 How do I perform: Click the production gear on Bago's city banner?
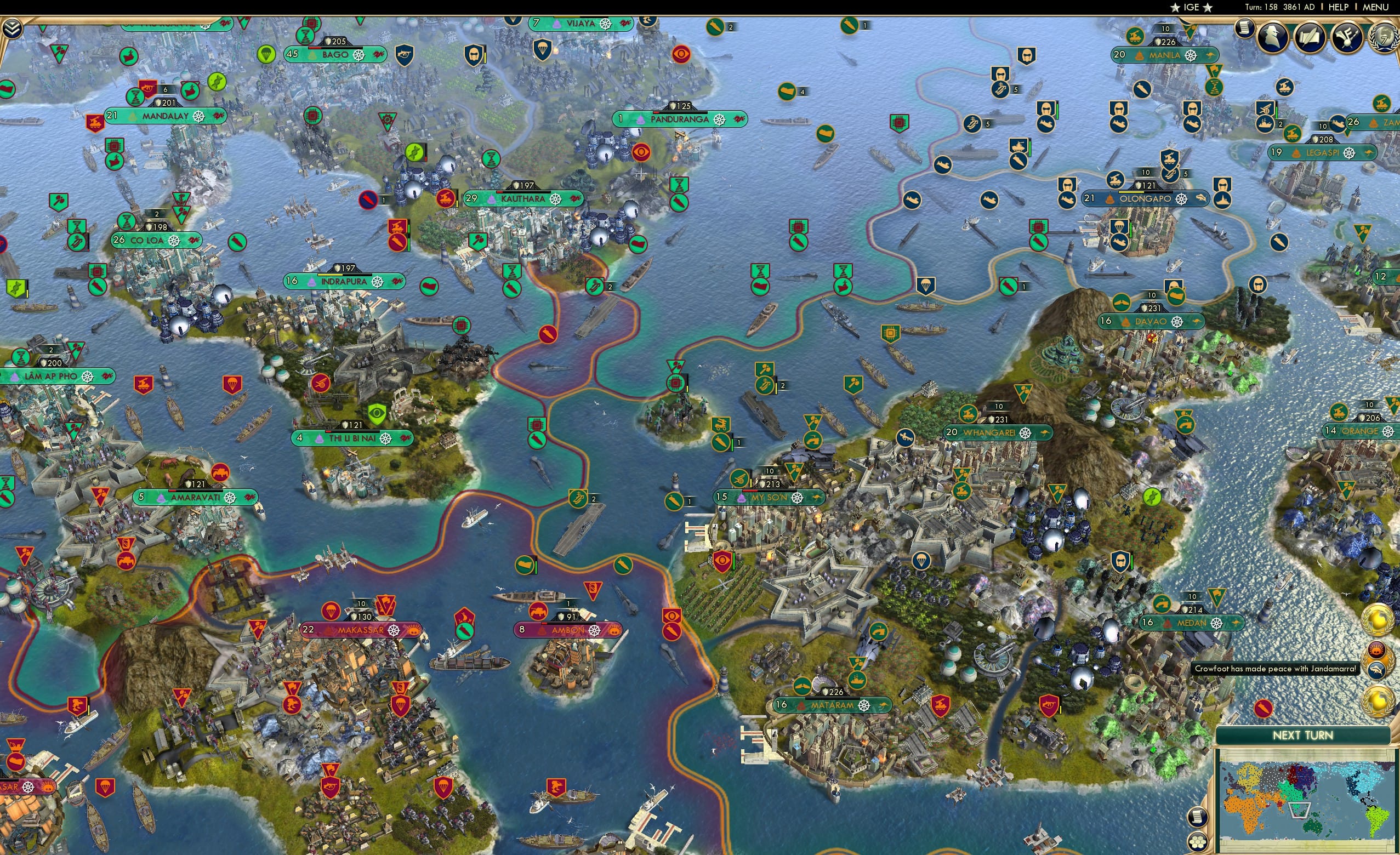[358, 55]
